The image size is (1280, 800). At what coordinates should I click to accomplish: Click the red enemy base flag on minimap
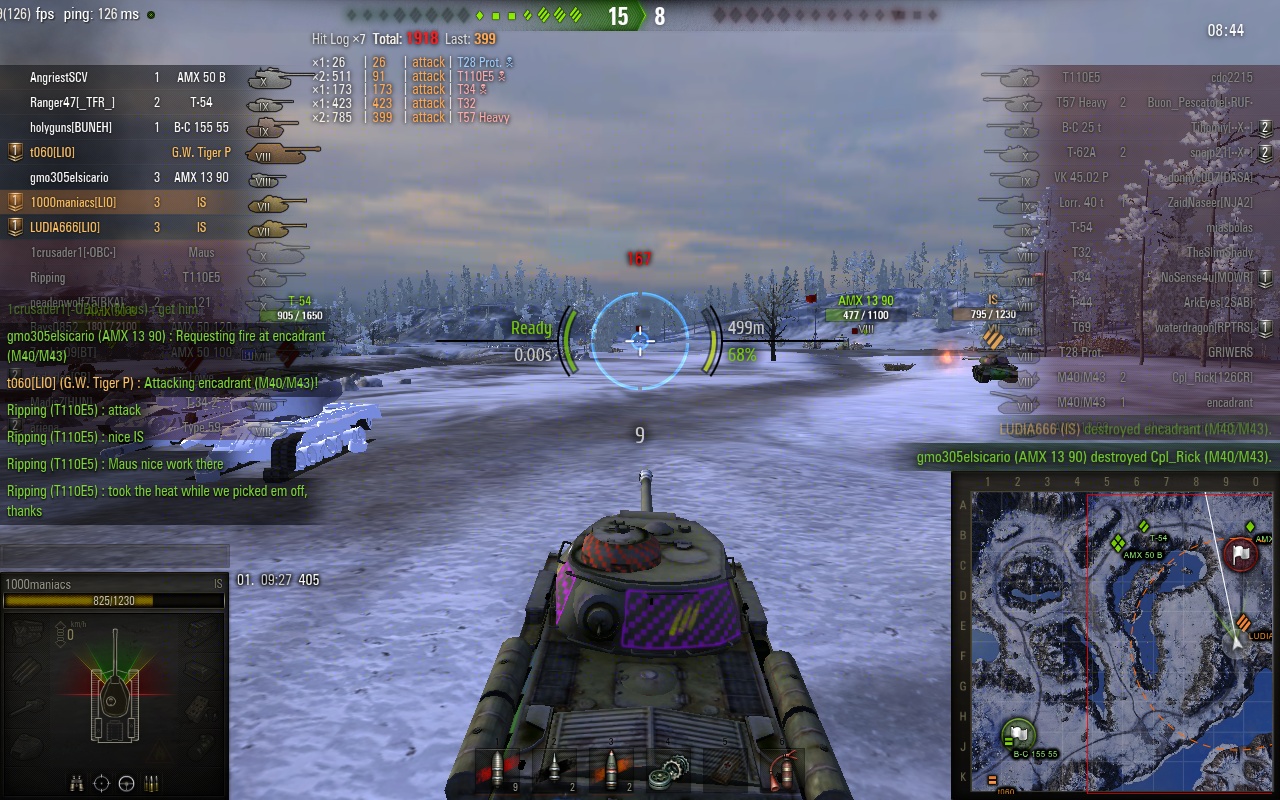coord(1241,554)
